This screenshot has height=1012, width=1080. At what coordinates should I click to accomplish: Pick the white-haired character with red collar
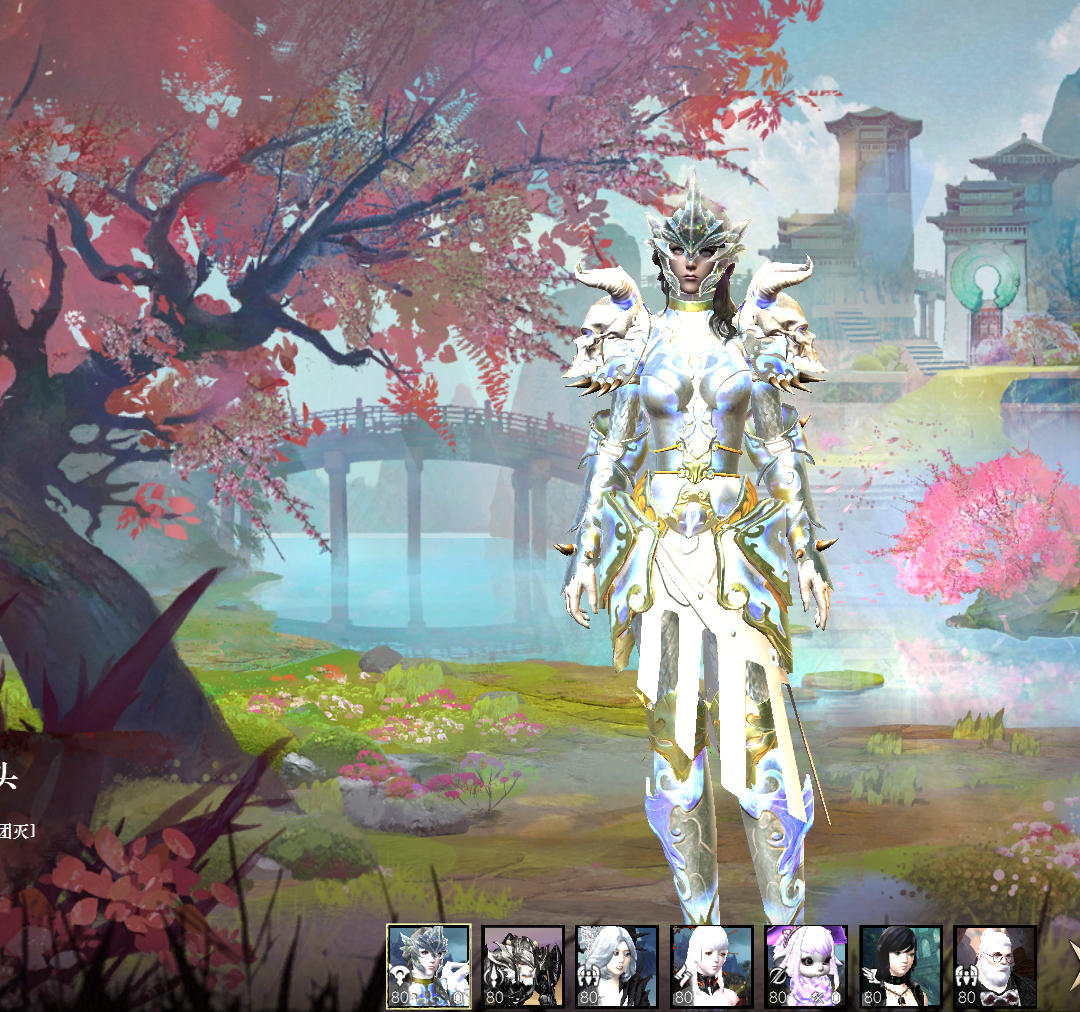(x=711, y=966)
